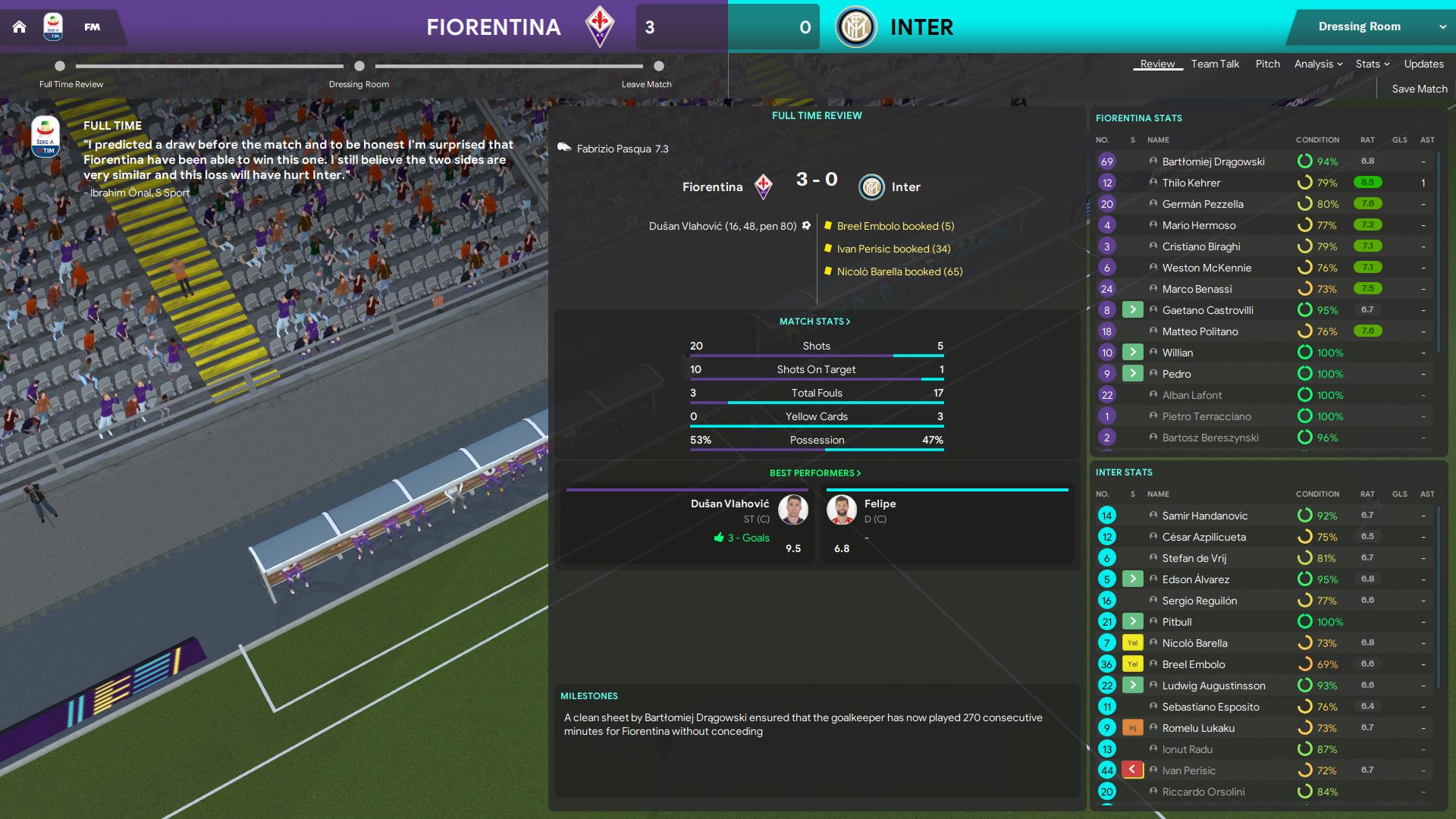Open Samir Handanovic's player row

coord(1204,516)
